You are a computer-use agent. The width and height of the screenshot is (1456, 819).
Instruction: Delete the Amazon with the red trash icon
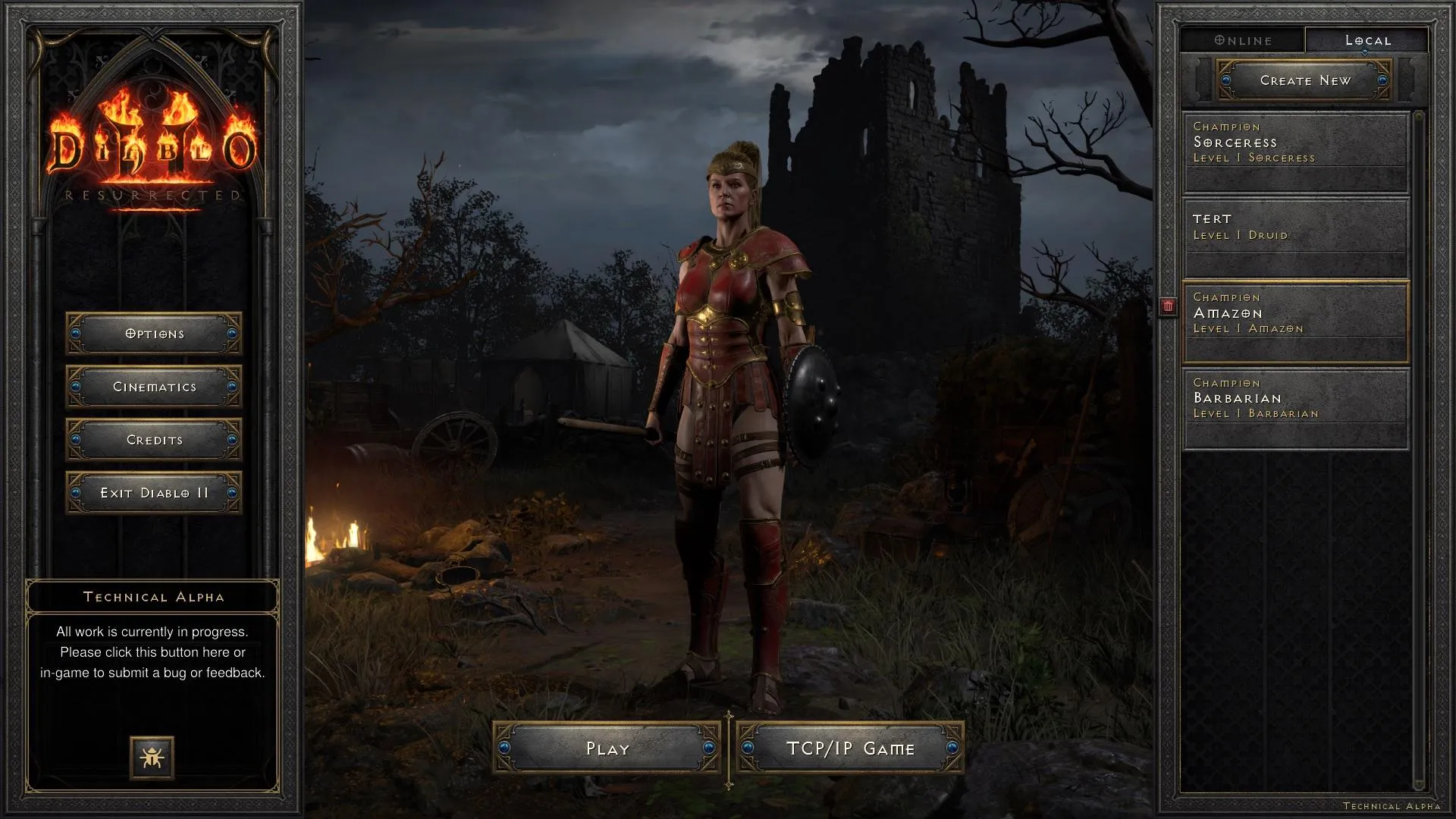tap(1168, 306)
